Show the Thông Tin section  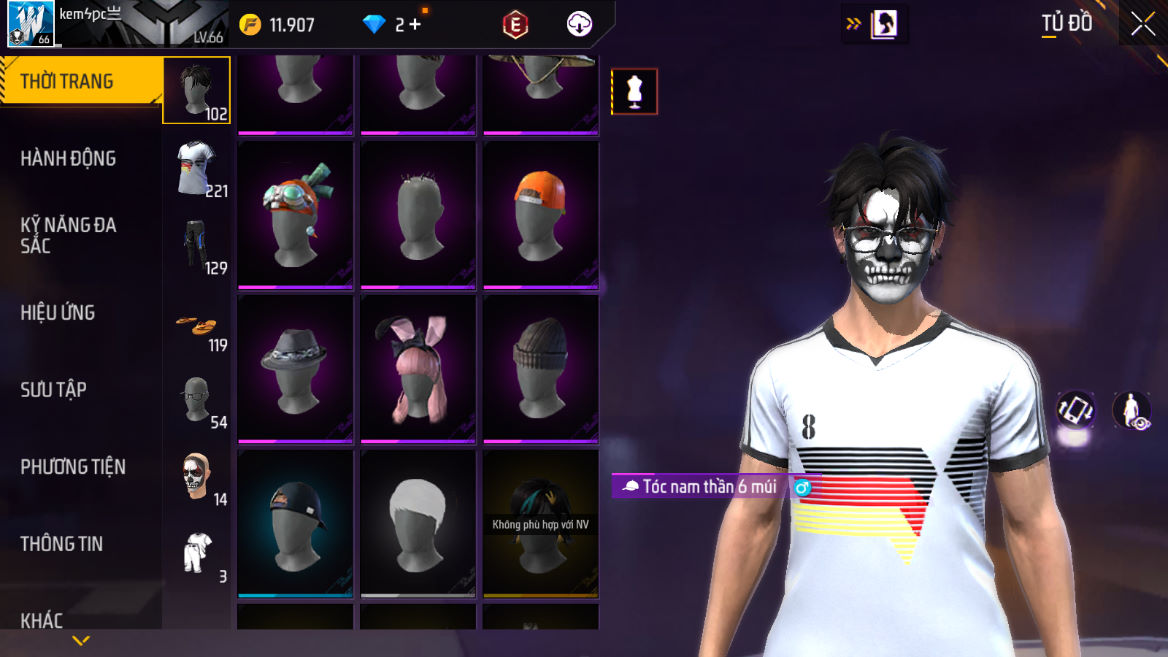coord(62,543)
